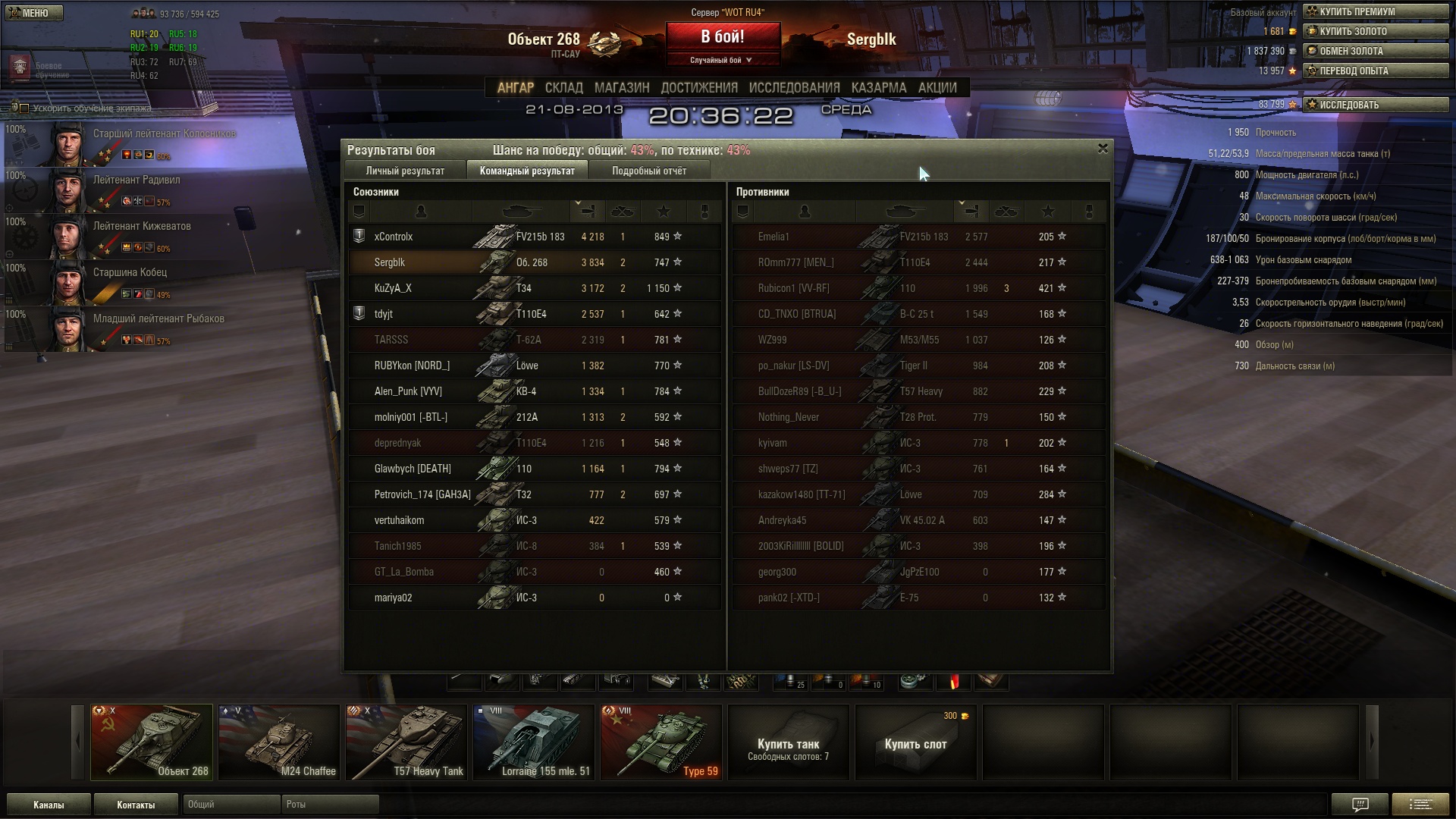Toggle Ускорить обучение экипажа checkbox

[x=24, y=108]
